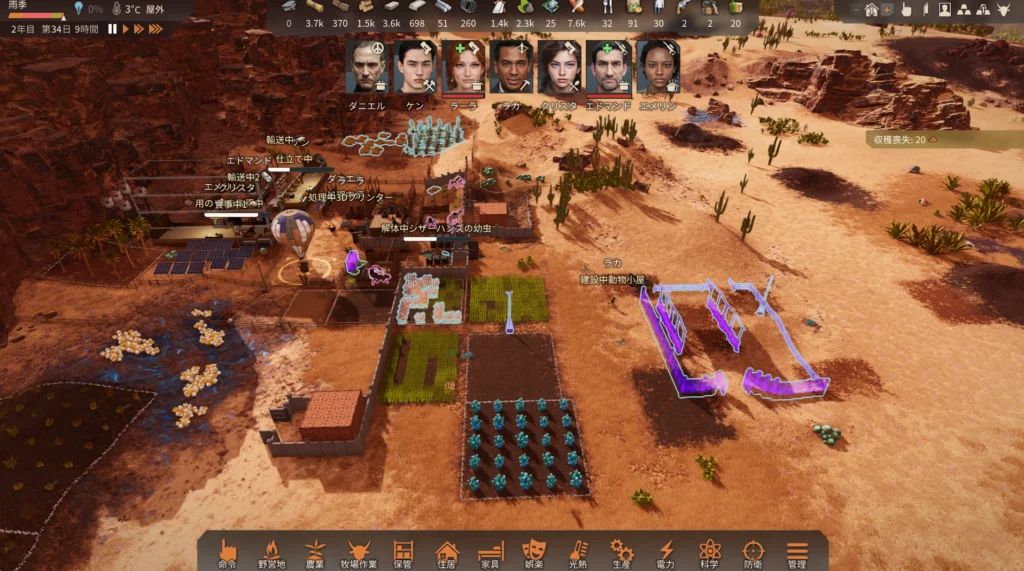The height and width of the screenshot is (571, 1024).
Task: Select the 家具 furniture category
Action: [x=490, y=553]
